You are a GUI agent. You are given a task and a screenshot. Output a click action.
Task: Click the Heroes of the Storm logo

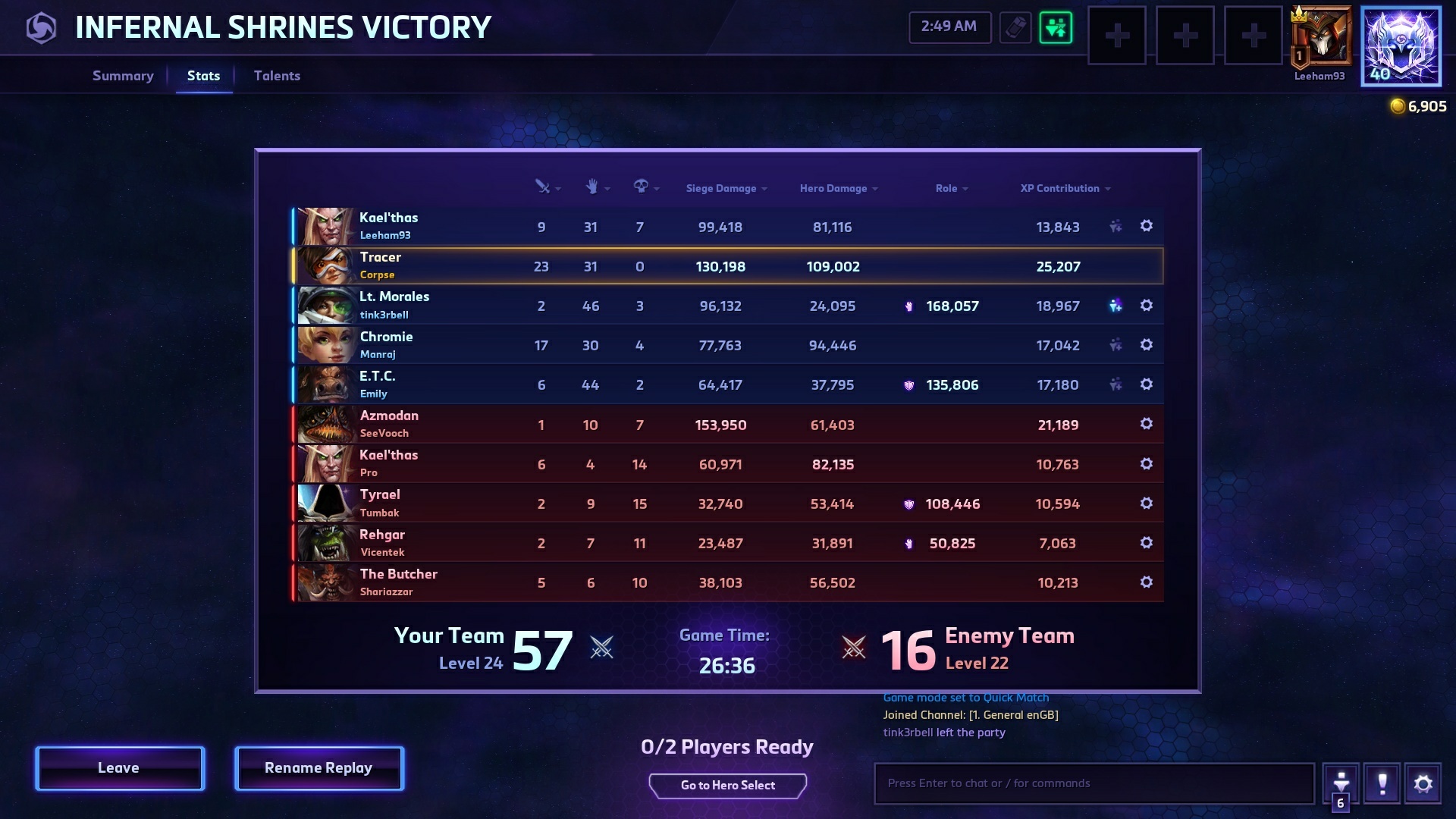click(41, 28)
